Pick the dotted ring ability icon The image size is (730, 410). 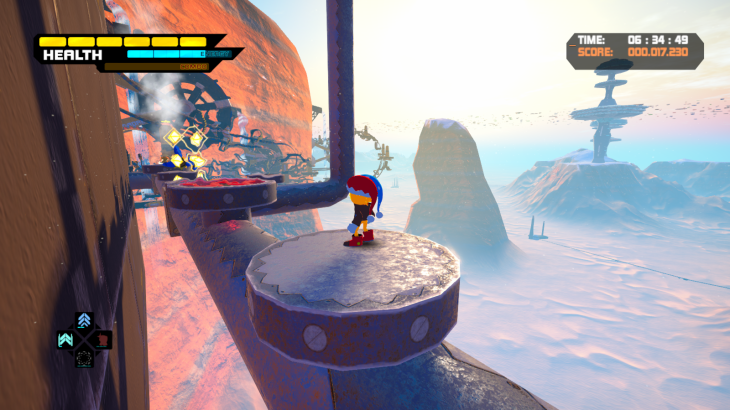coord(84,358)
